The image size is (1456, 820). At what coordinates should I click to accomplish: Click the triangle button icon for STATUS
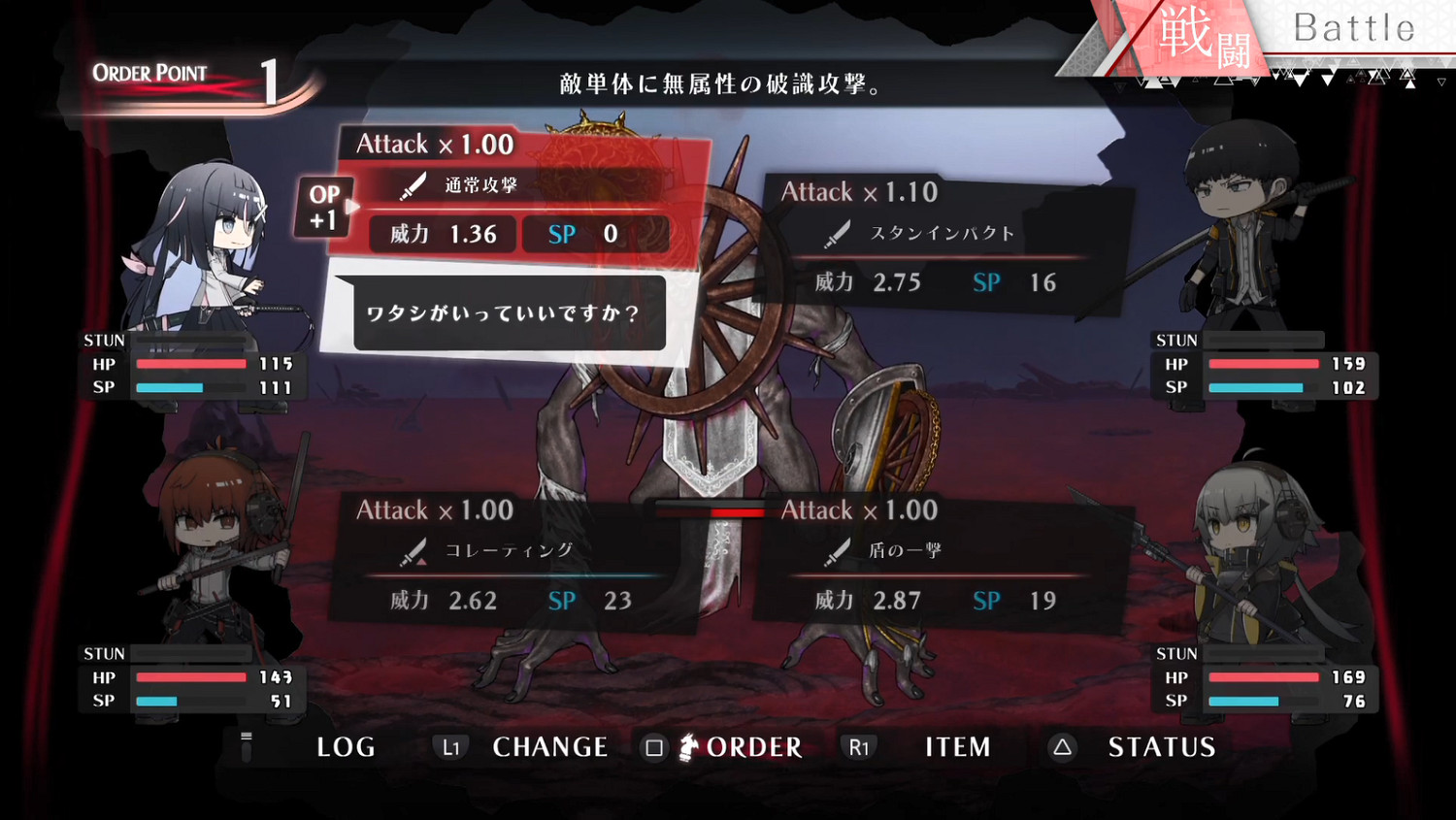(1062, 747)
